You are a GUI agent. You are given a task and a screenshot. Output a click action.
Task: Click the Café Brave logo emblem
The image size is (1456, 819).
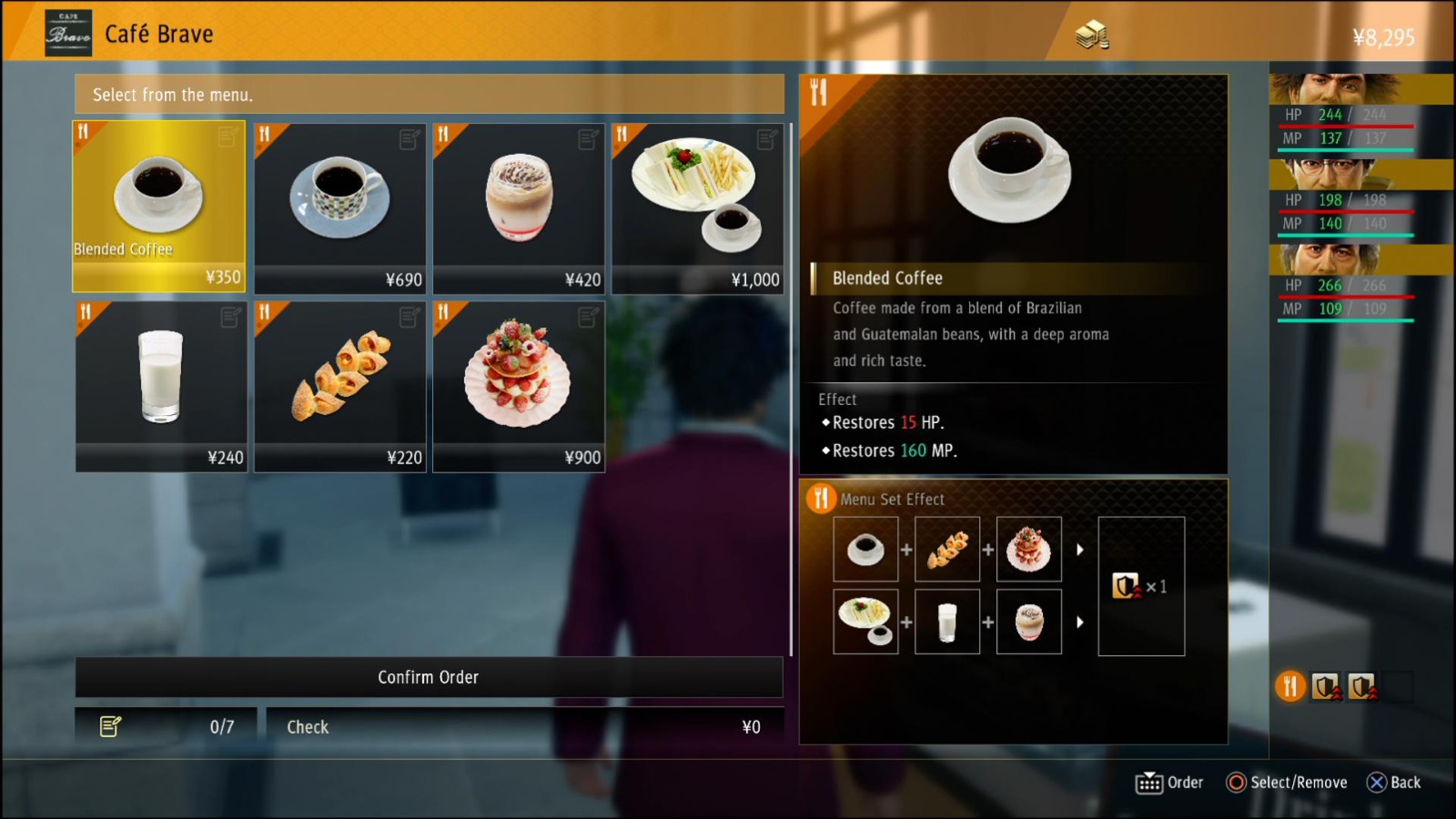69,31
